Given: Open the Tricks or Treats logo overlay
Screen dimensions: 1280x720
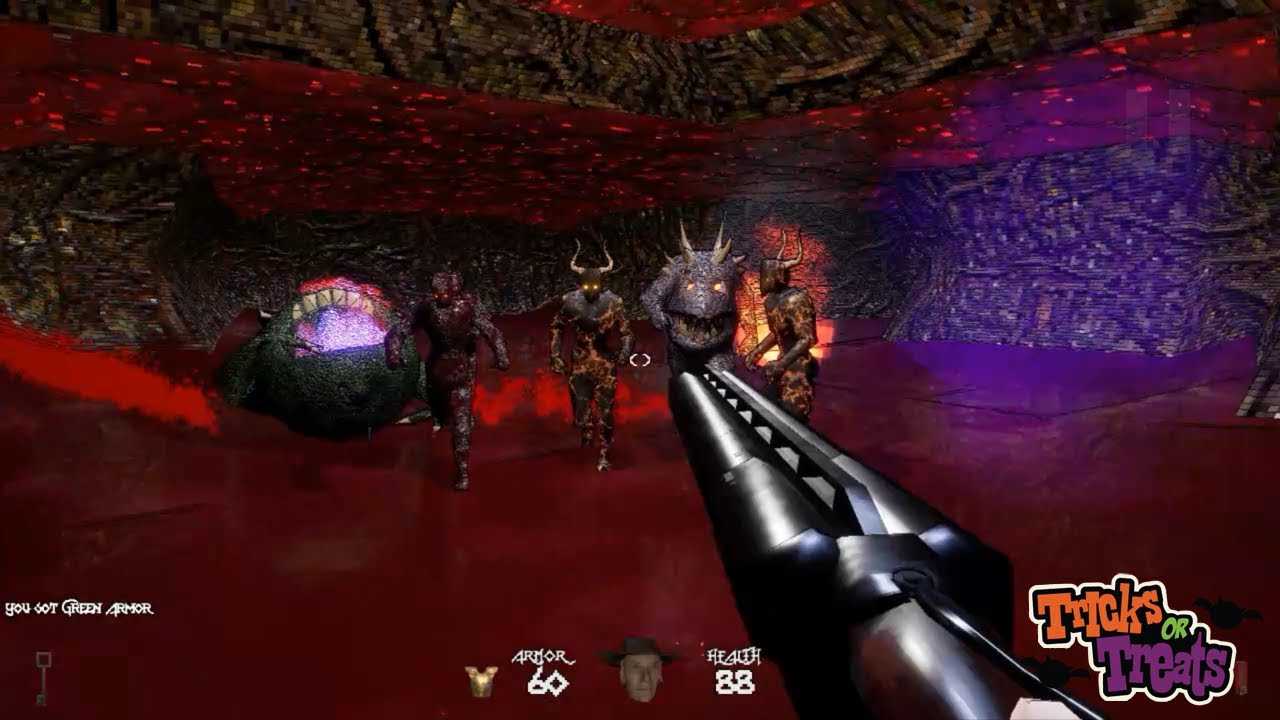Looking at the screenshot, I should point(1133,637).
